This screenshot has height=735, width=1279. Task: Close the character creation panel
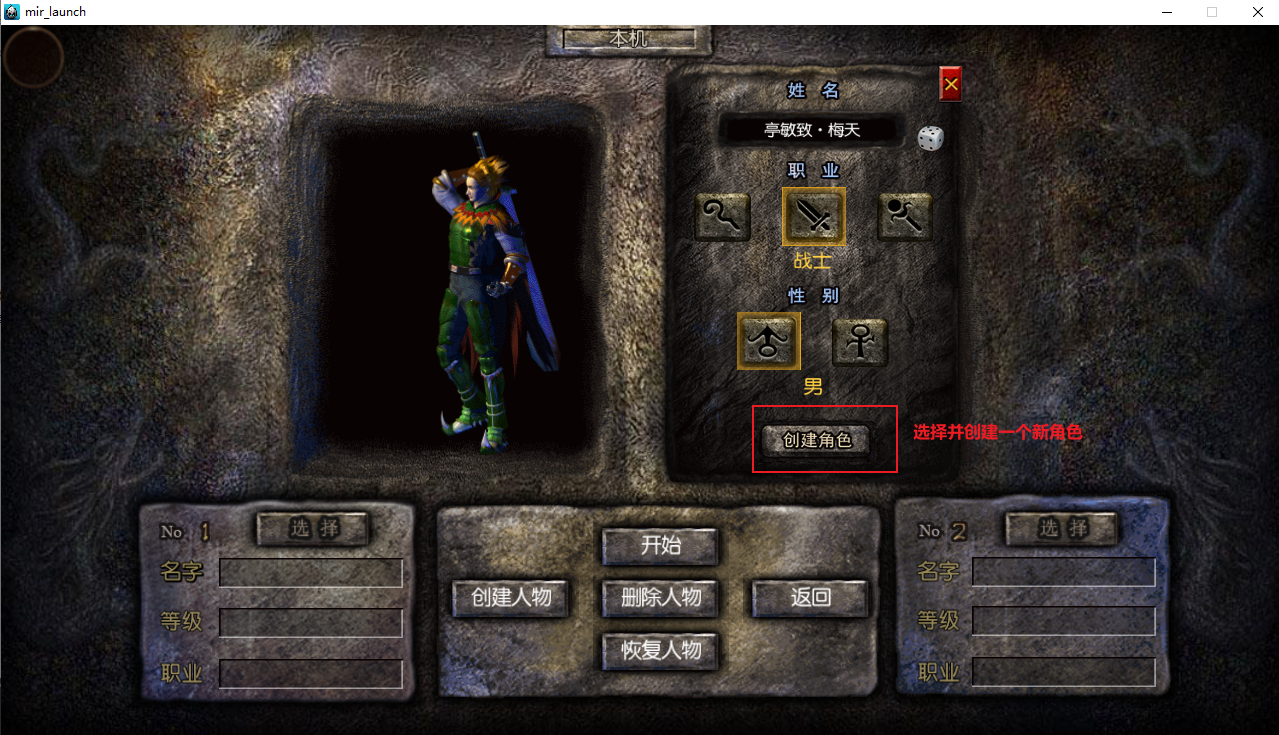point(950,86)
